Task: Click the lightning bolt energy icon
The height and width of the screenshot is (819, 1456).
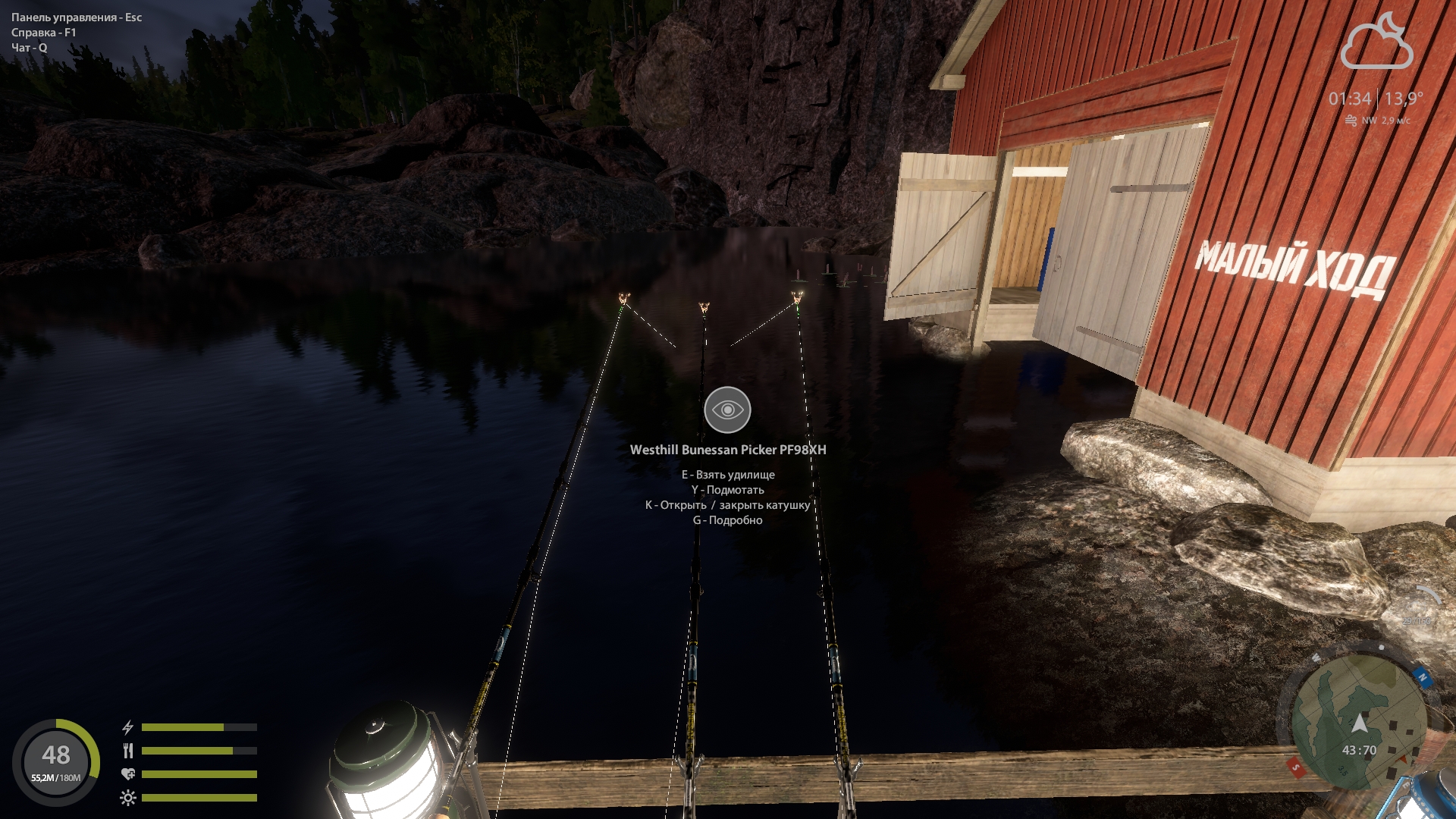Action: pos(128,727)
